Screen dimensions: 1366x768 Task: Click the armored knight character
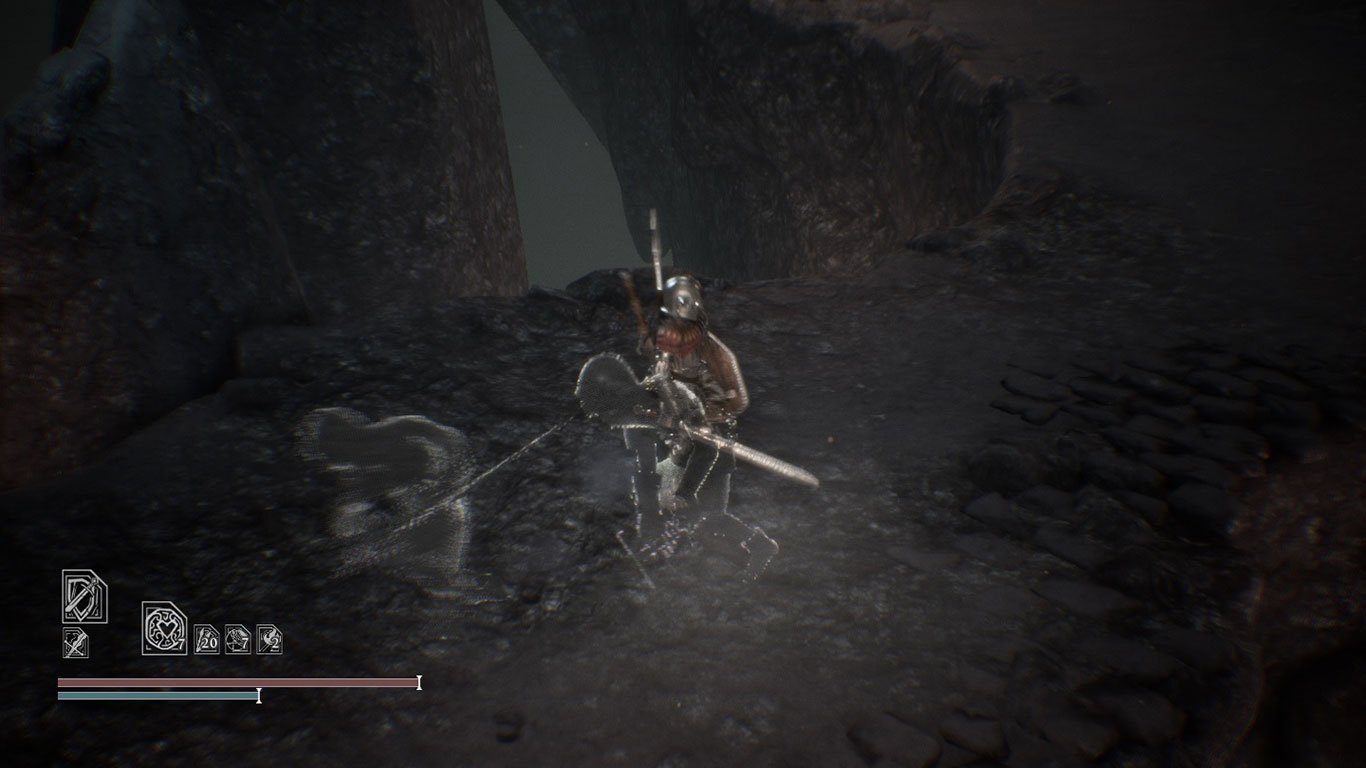click(x=690, y=370)
